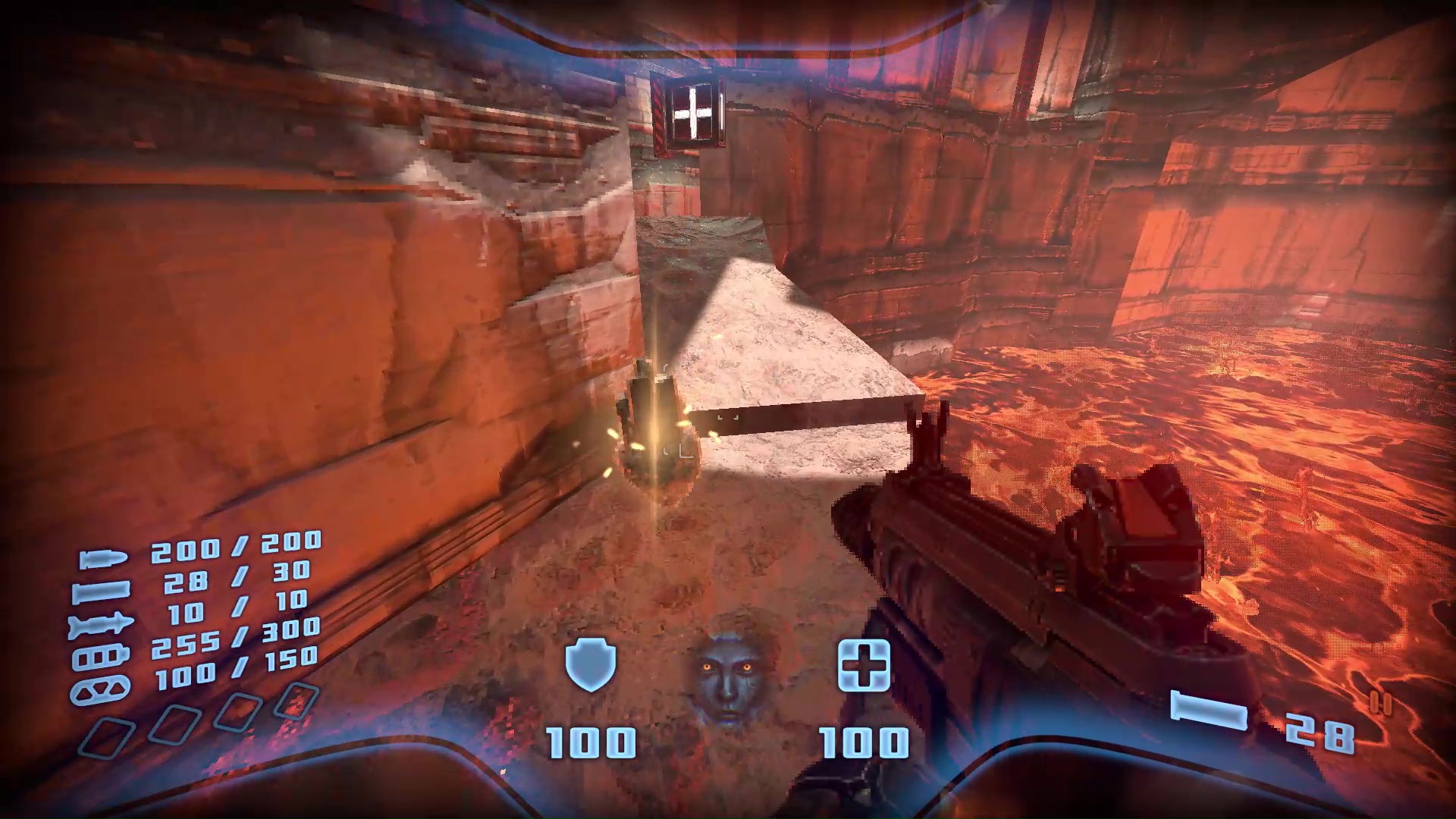Select the rocket ammo icon

pos(99,625)
